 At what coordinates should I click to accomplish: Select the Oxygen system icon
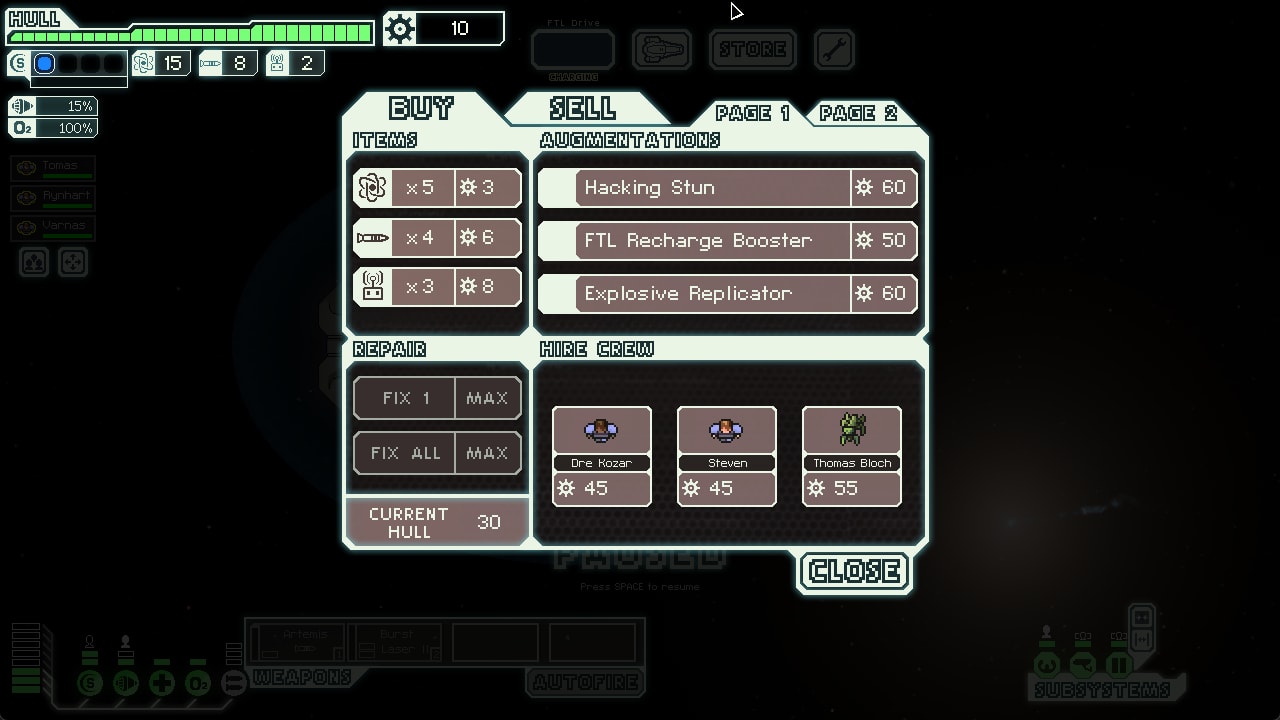click(198, 683)
